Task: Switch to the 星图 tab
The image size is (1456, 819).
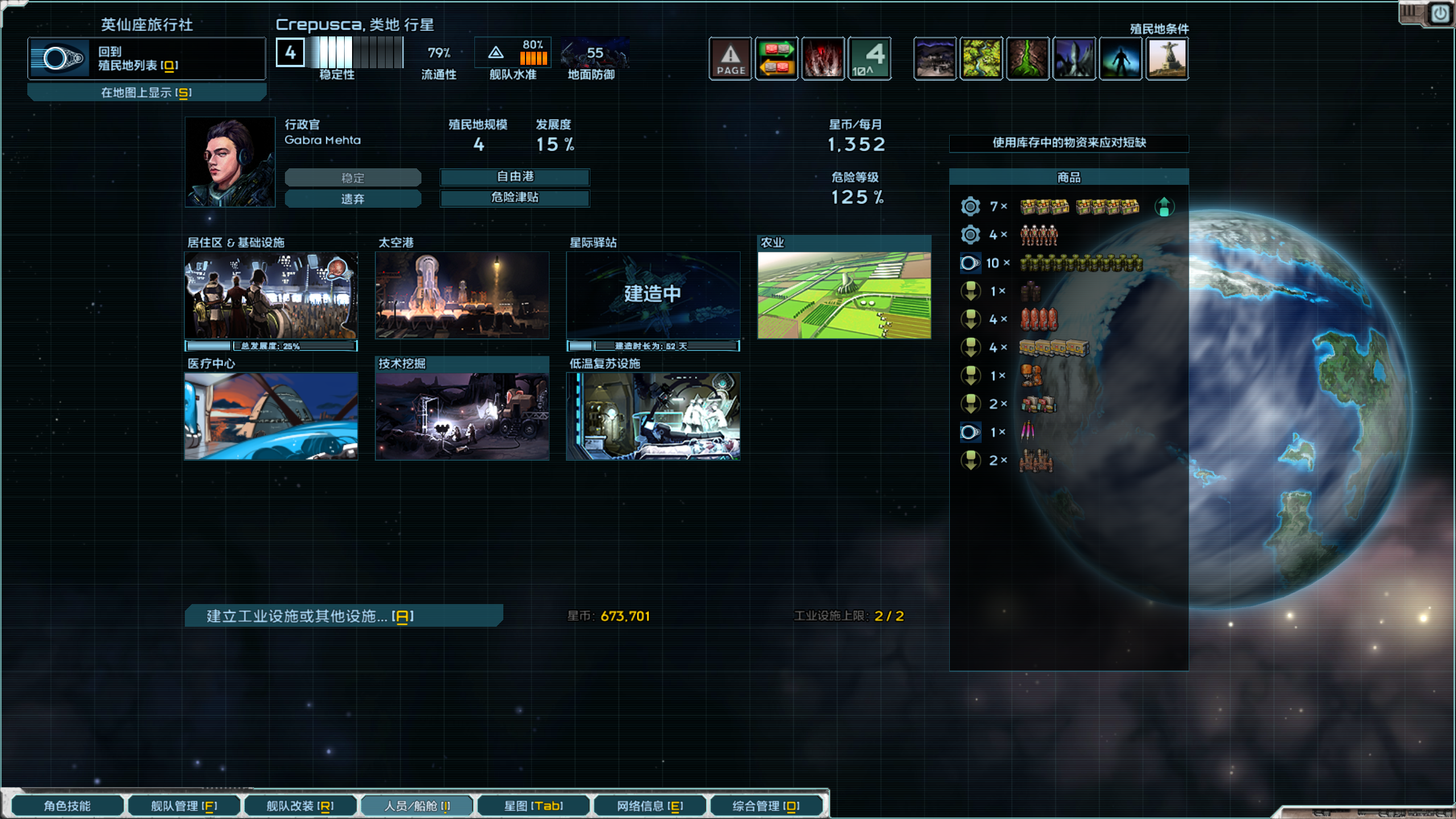Action: coord(533,805)
